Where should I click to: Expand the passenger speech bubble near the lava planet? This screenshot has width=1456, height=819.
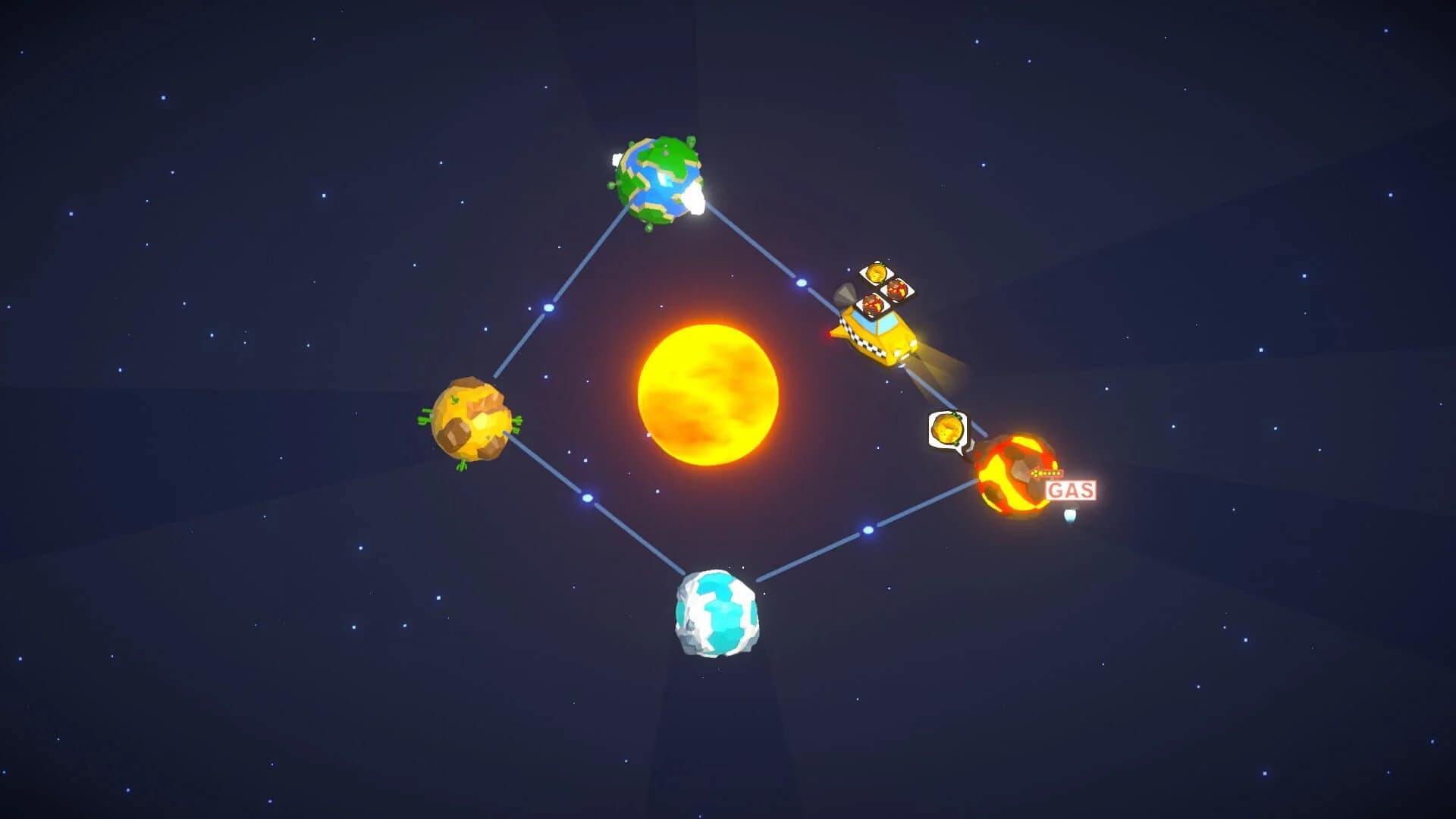[x=947, y=428]
